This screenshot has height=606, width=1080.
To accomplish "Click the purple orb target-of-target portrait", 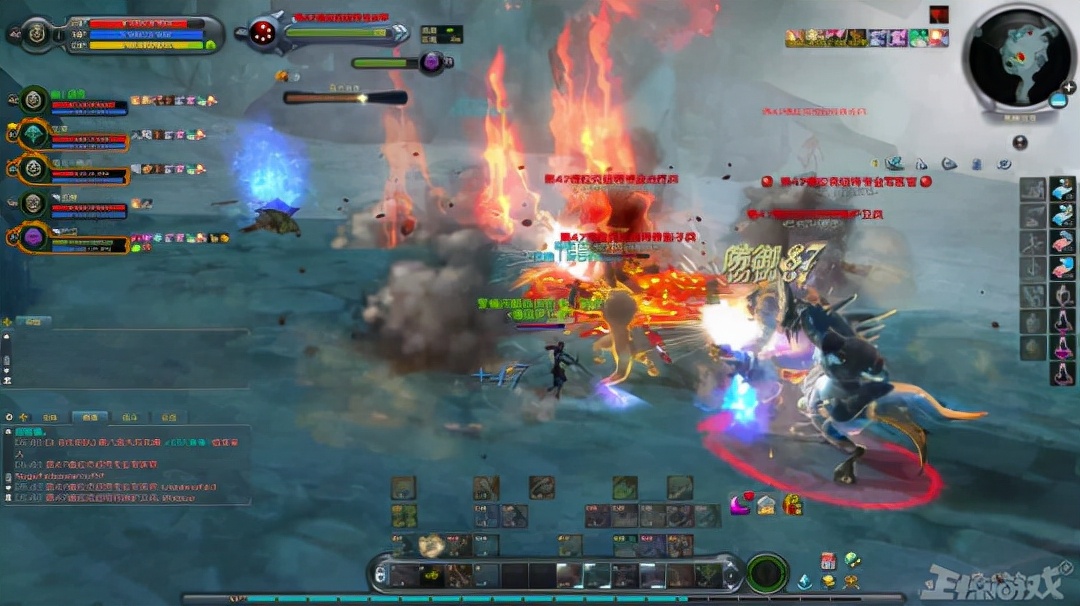I will coord(433,62).
